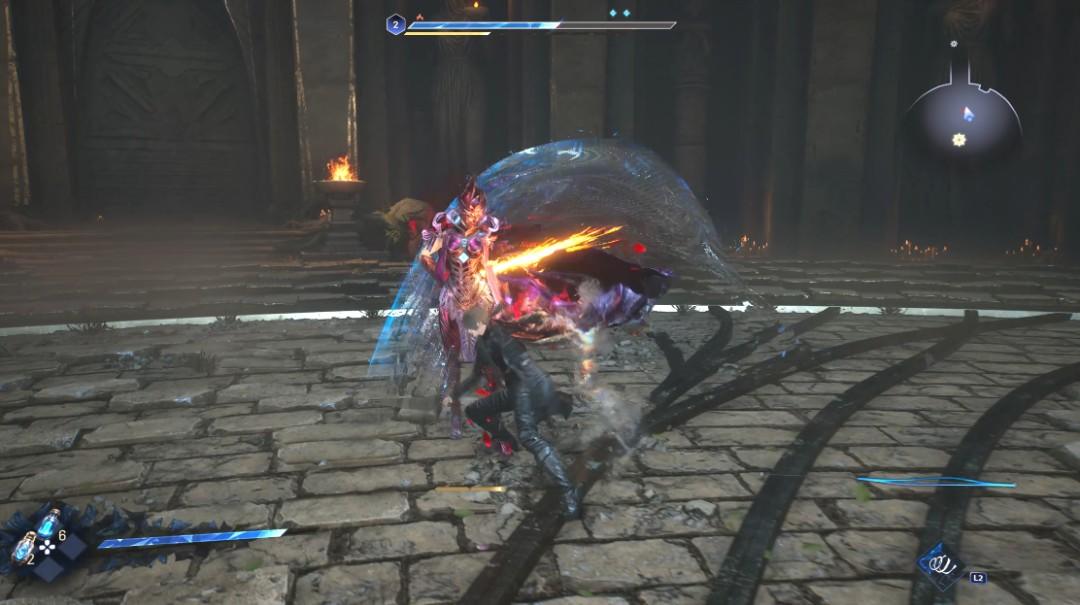Click the white gear marker atop minimap
Image resolution: width=1080 pixels, height=605 pixels.
pos(954,44)
